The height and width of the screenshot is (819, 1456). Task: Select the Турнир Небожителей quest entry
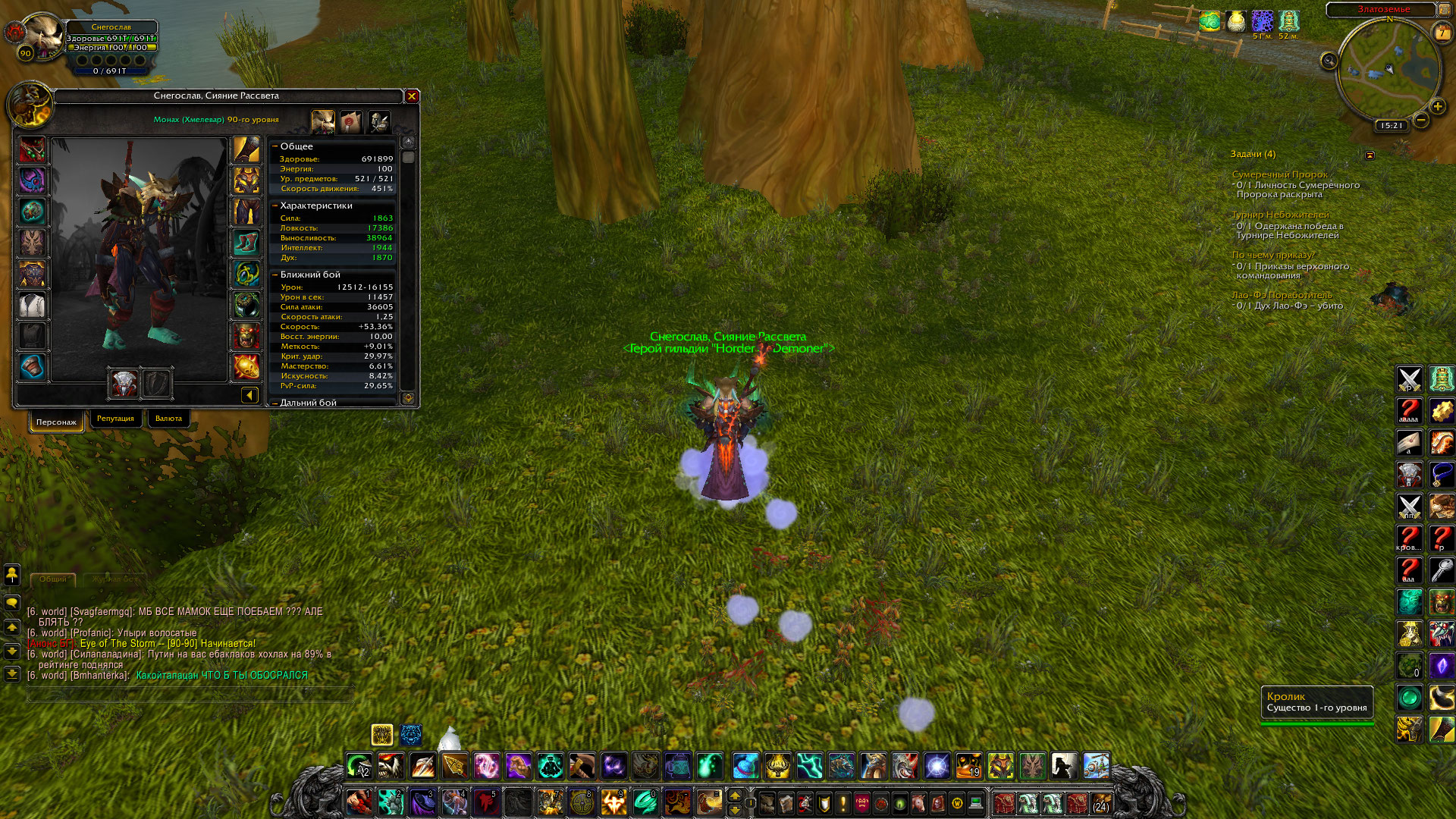point(1280,215)
